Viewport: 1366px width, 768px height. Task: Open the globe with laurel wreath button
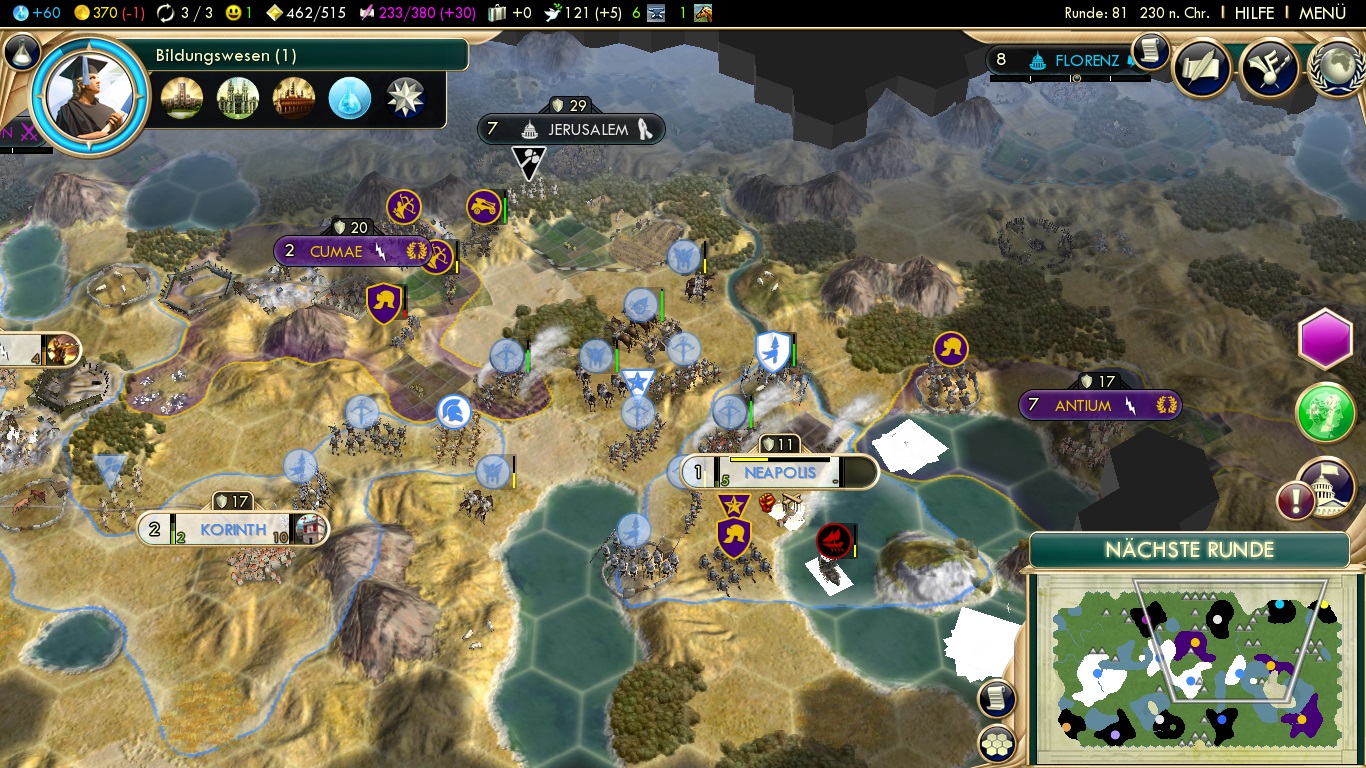1336,68
